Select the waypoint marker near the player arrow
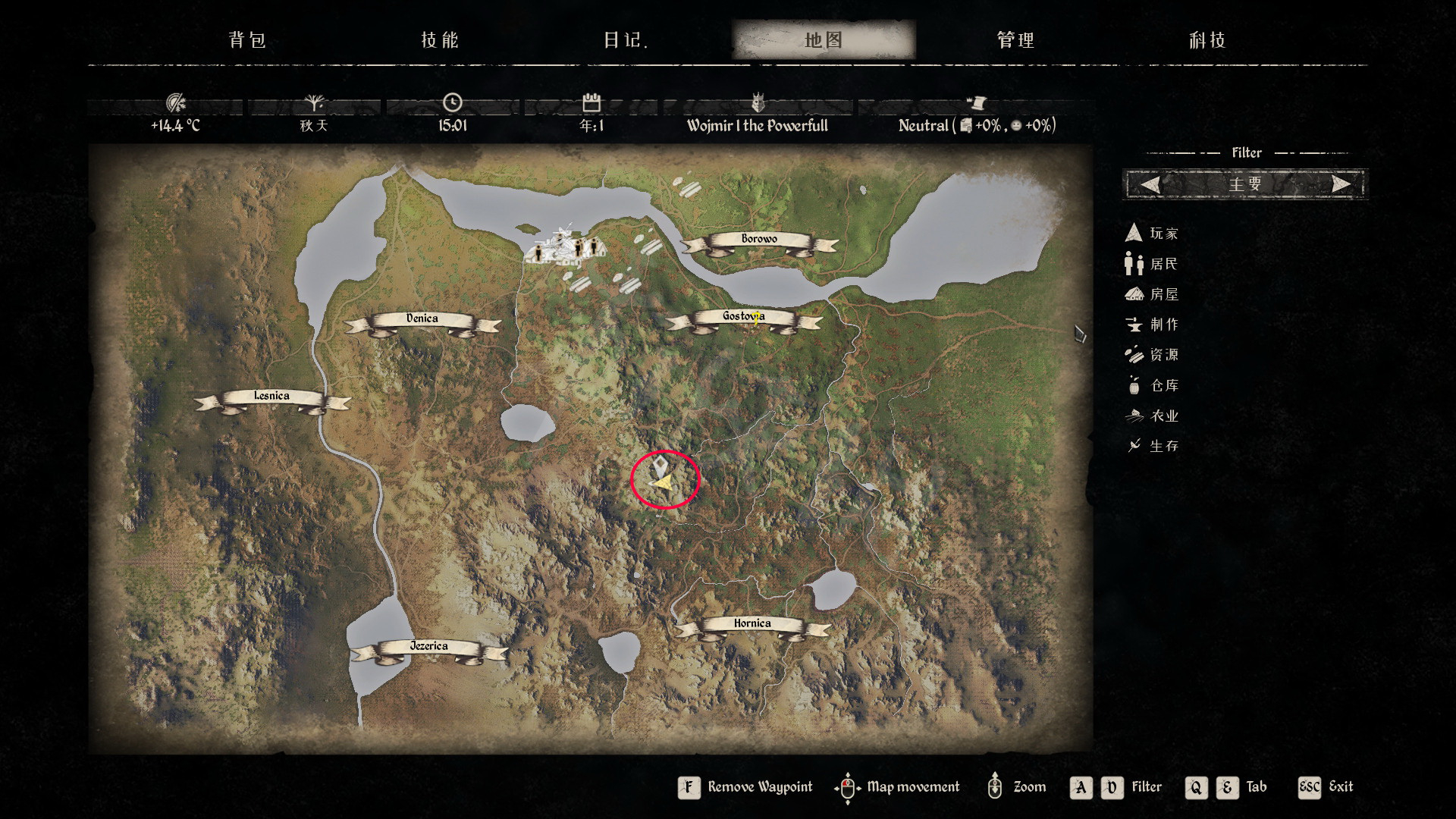This screenshot has width=1456, height=819. [x=661, y=465]
